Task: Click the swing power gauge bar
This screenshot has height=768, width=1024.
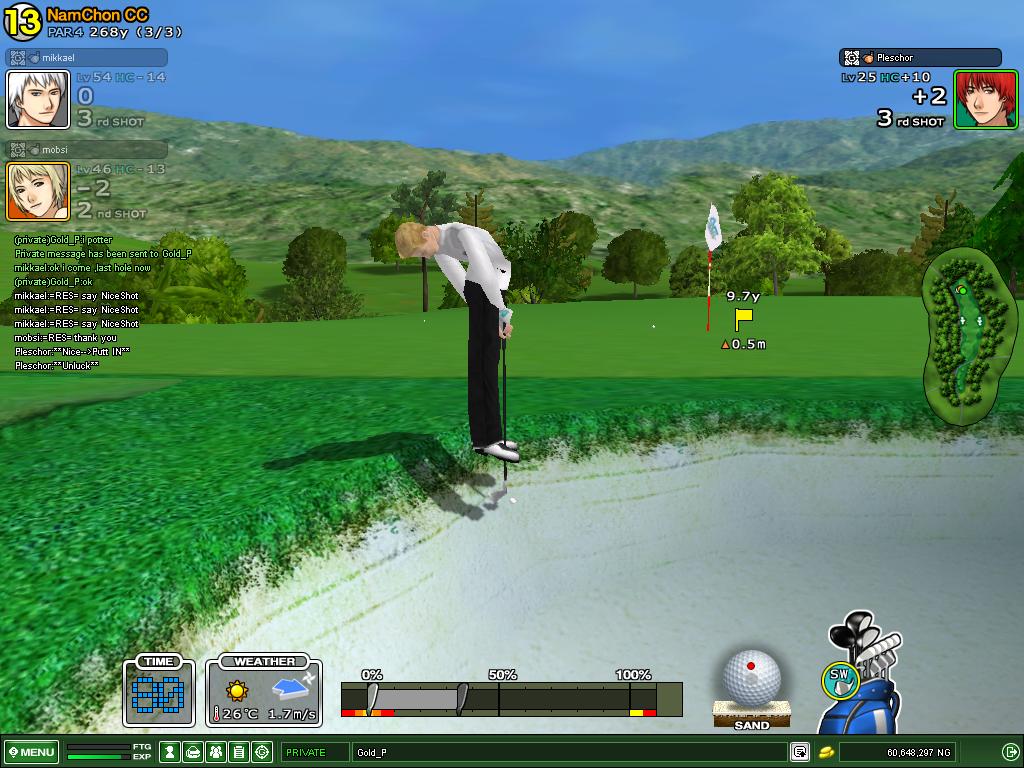Action: point(511,698)
